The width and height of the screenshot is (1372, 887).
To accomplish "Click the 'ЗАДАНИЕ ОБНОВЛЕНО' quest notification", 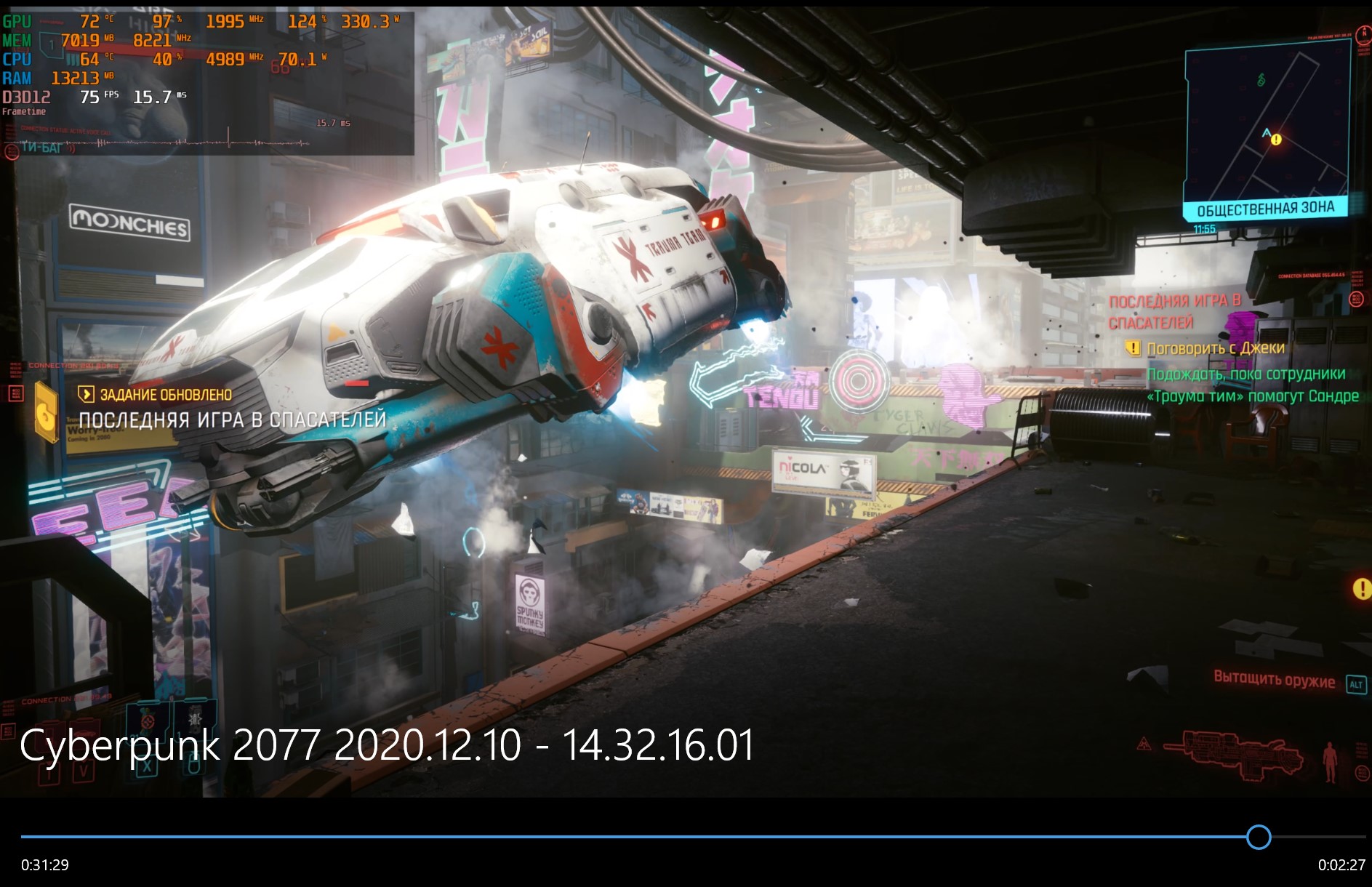I will click(x=166, y=395).
